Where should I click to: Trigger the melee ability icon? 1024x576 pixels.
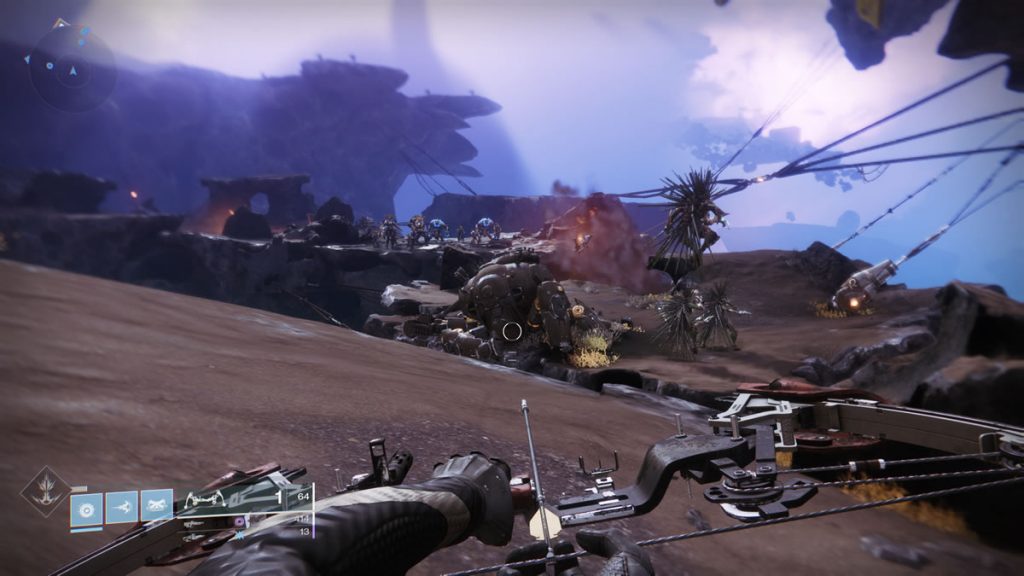[x=121, y=506]
